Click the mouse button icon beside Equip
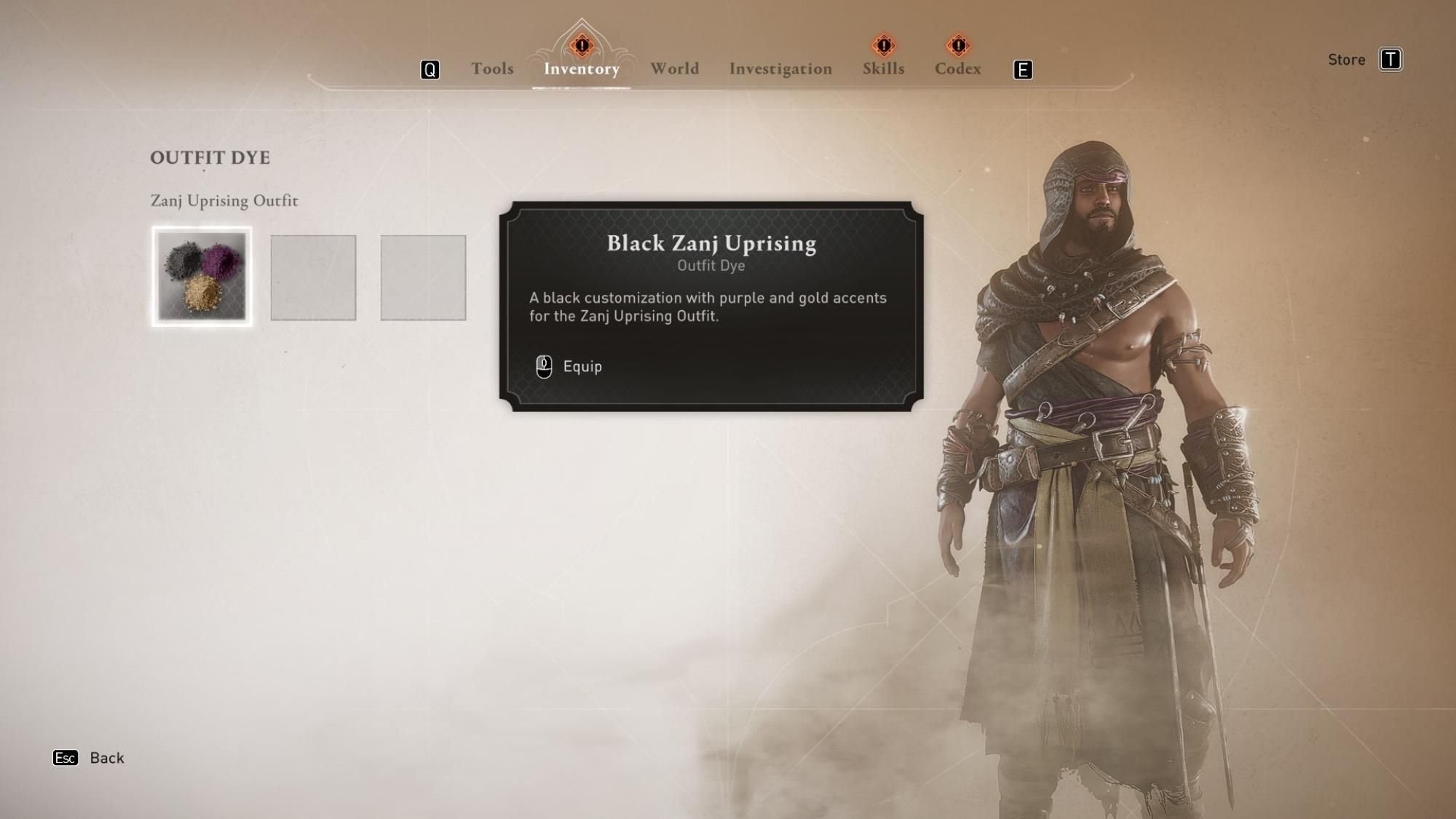1456x819 pixels. 543,366
